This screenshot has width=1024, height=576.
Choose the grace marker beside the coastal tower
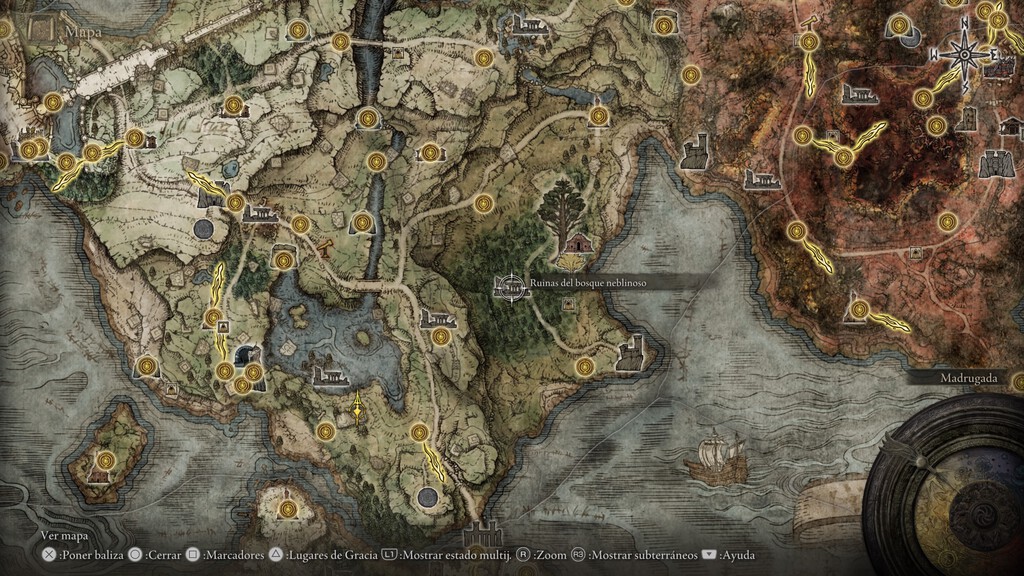coord(585,366)
